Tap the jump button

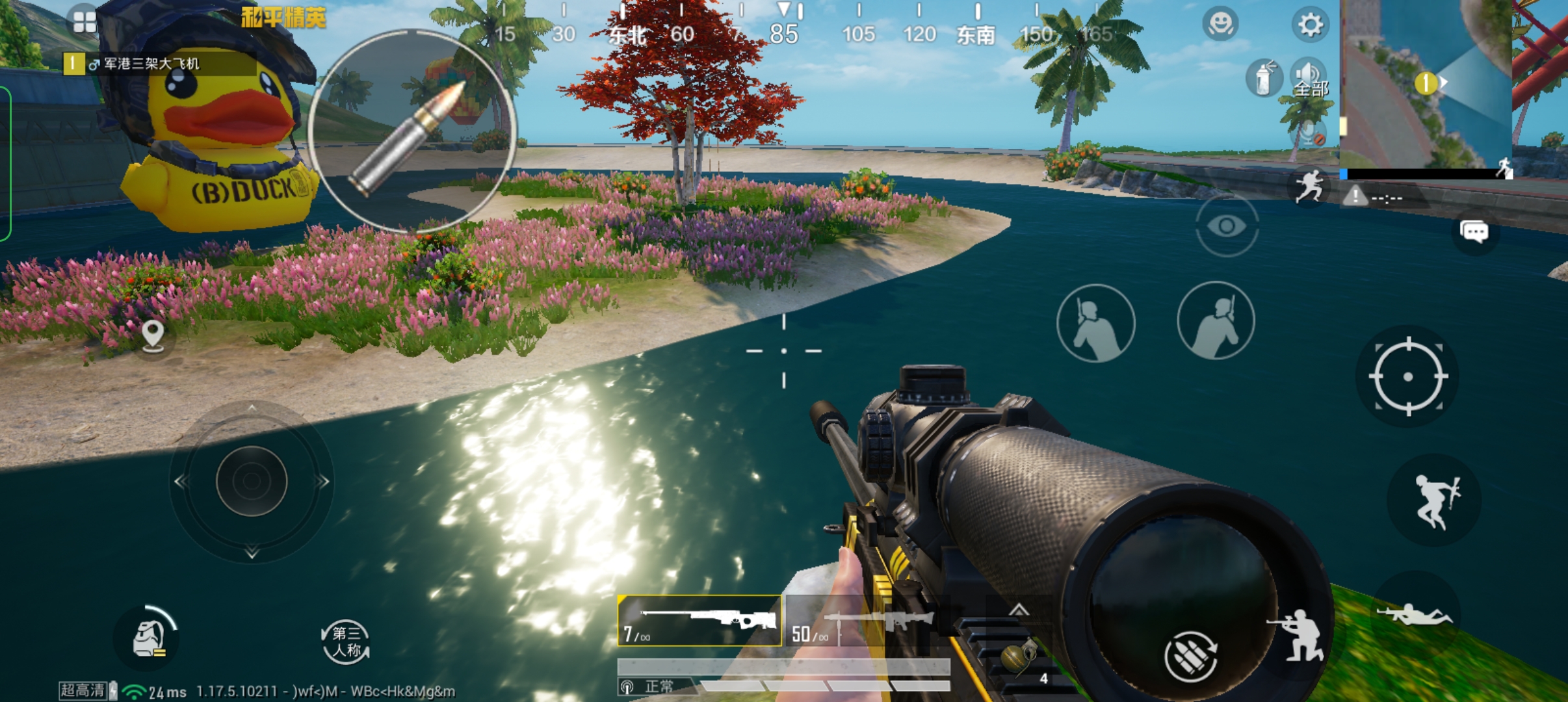tap(1435, 500)
